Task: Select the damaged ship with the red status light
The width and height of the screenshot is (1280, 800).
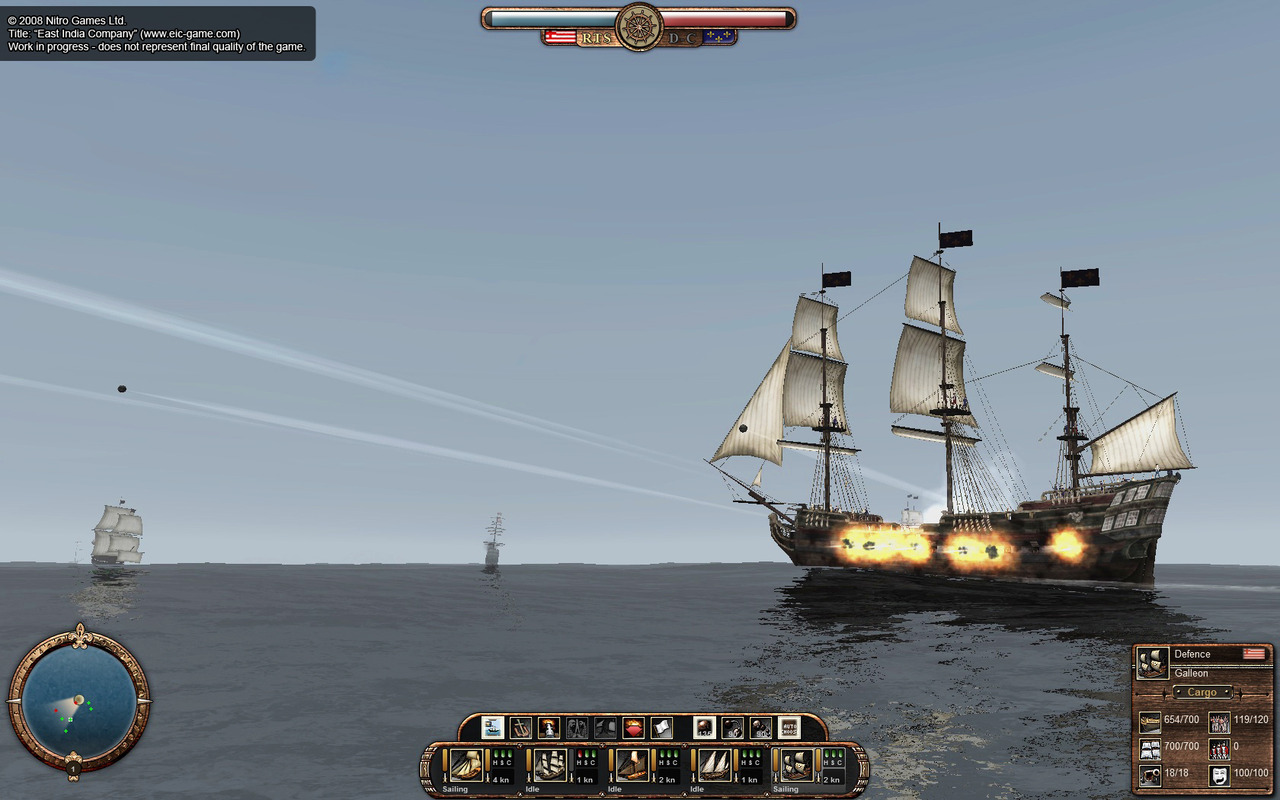Action: (x=550, y=765)
